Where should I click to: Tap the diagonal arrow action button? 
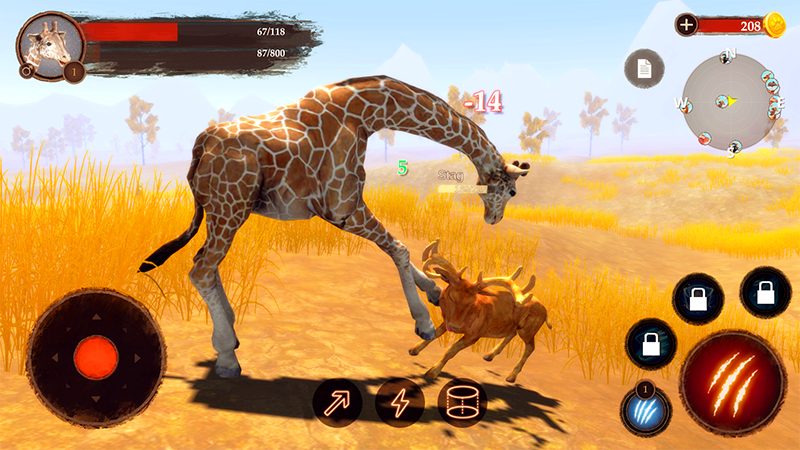coord(337,402)
